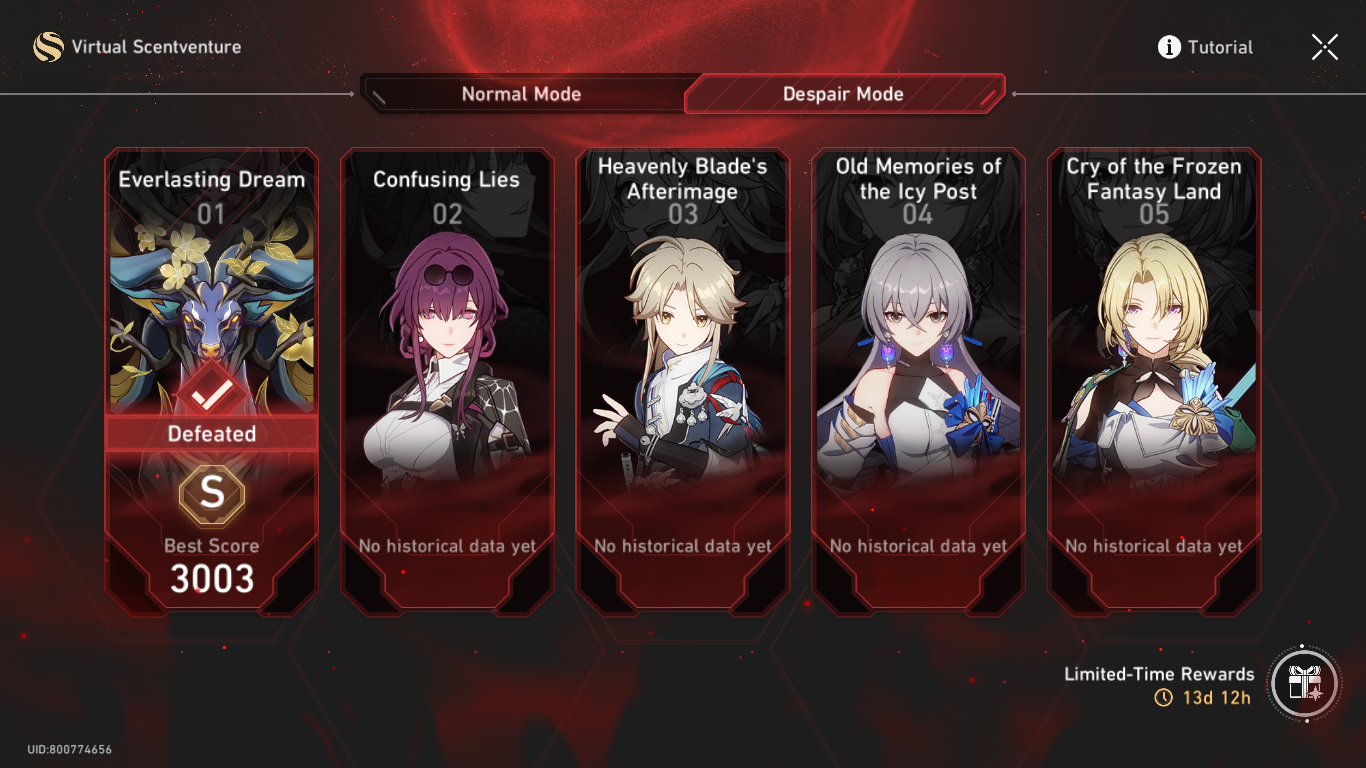Viewport: 1366px width, 768px height.
Task: Open the Limited-Time Rewards gift icon
Action: [x=1304, y=684]
